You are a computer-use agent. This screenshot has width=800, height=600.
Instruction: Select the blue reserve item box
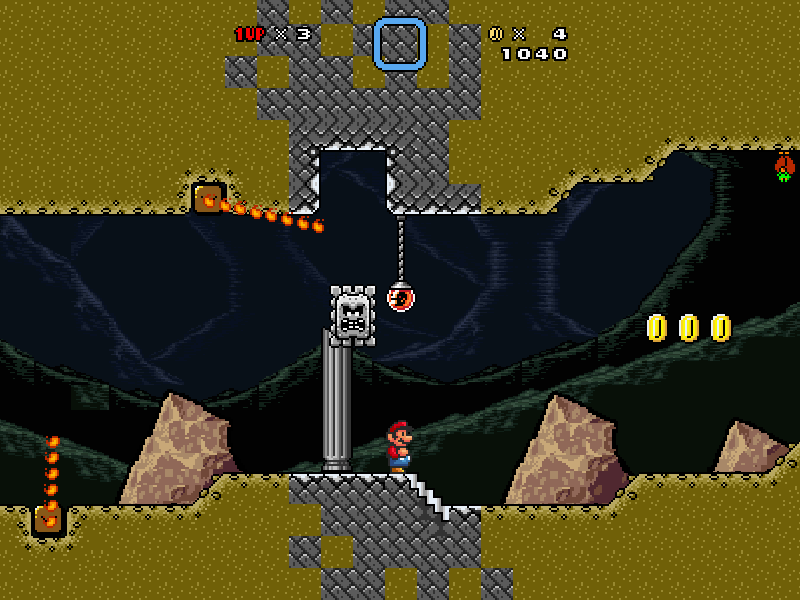coord(400,44)
